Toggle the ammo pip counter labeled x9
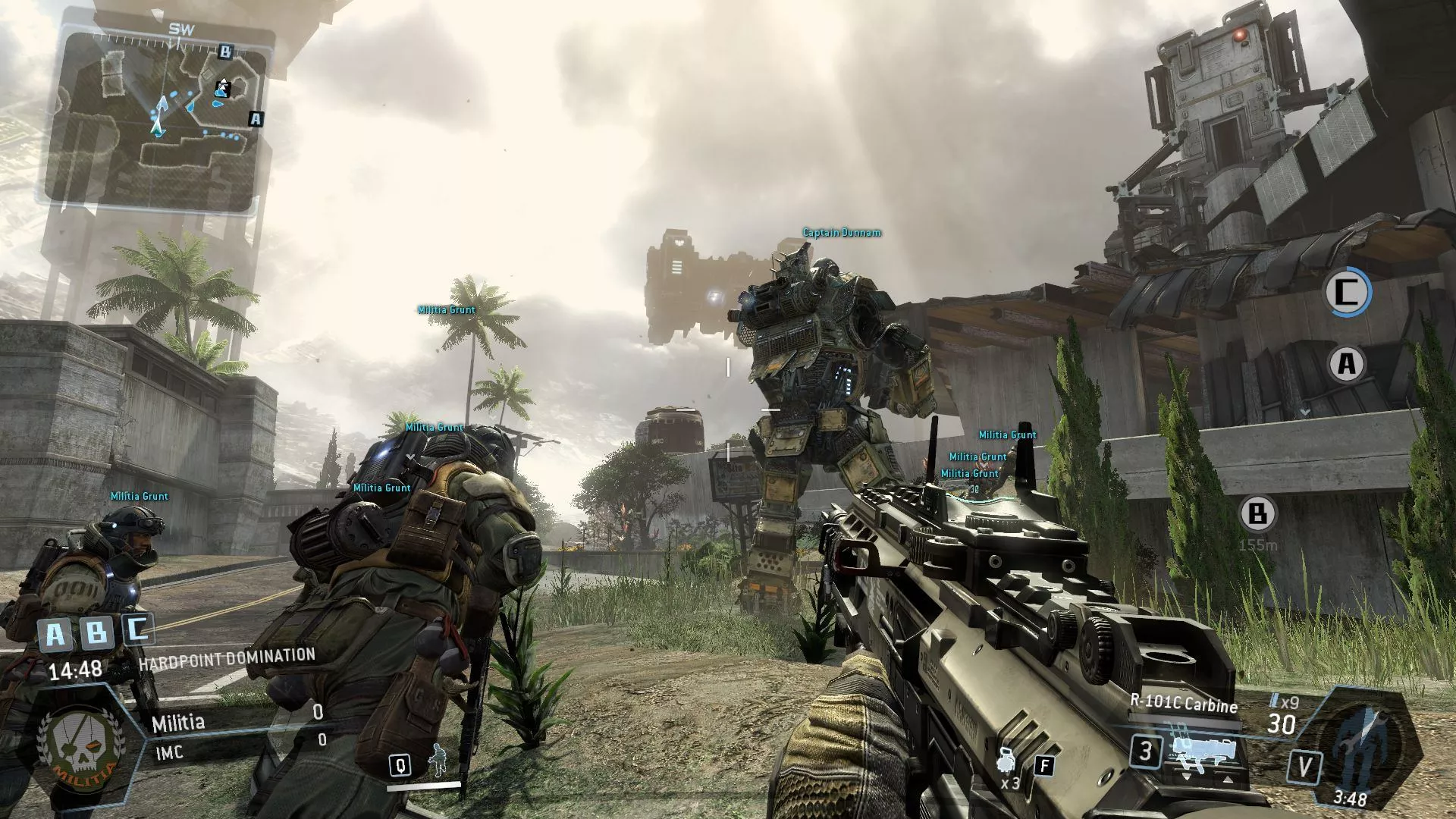This screenshot has width=1456, height=819. click(x=1284, y=700)
